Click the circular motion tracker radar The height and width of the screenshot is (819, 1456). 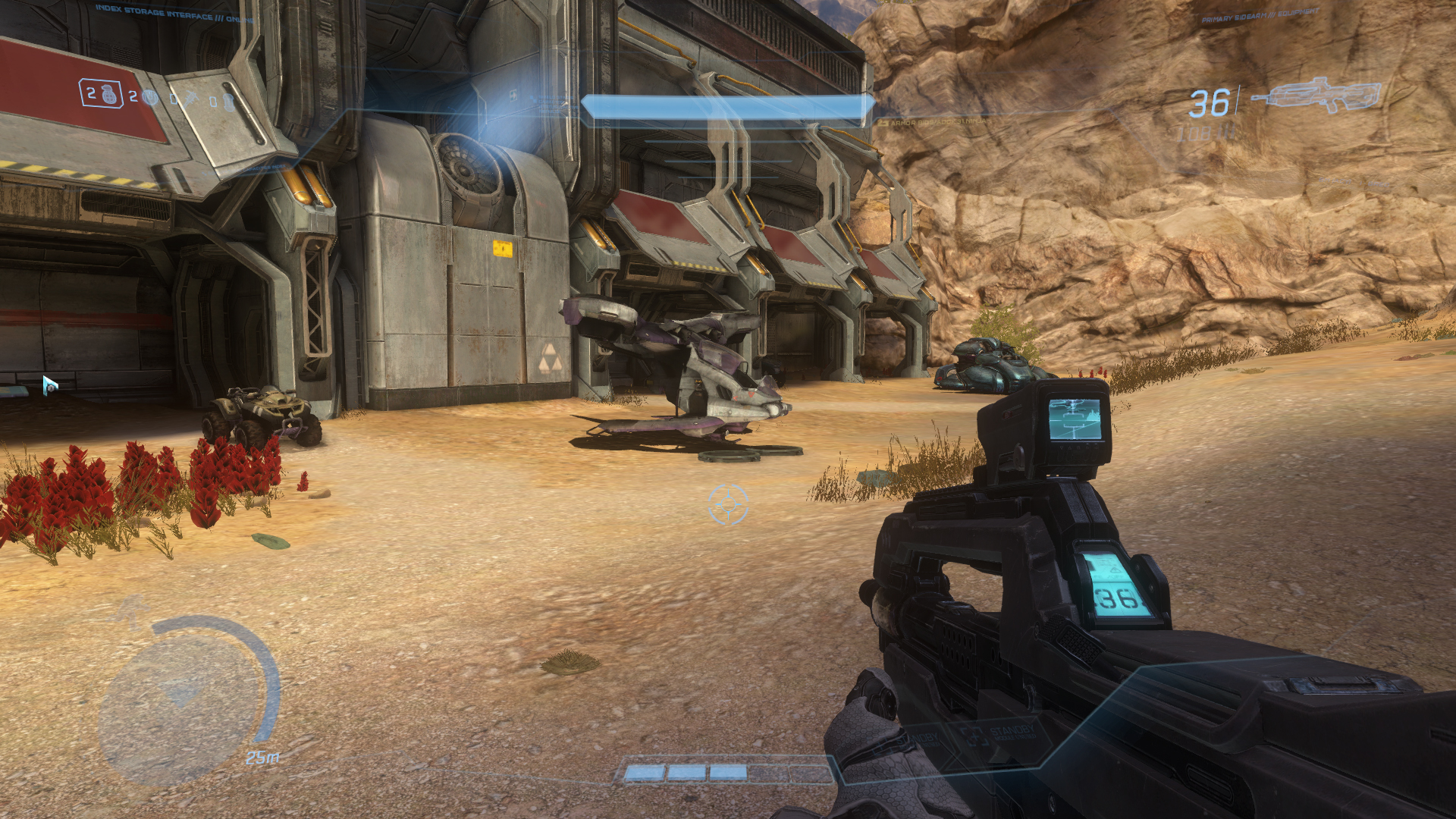click(184, 698)
